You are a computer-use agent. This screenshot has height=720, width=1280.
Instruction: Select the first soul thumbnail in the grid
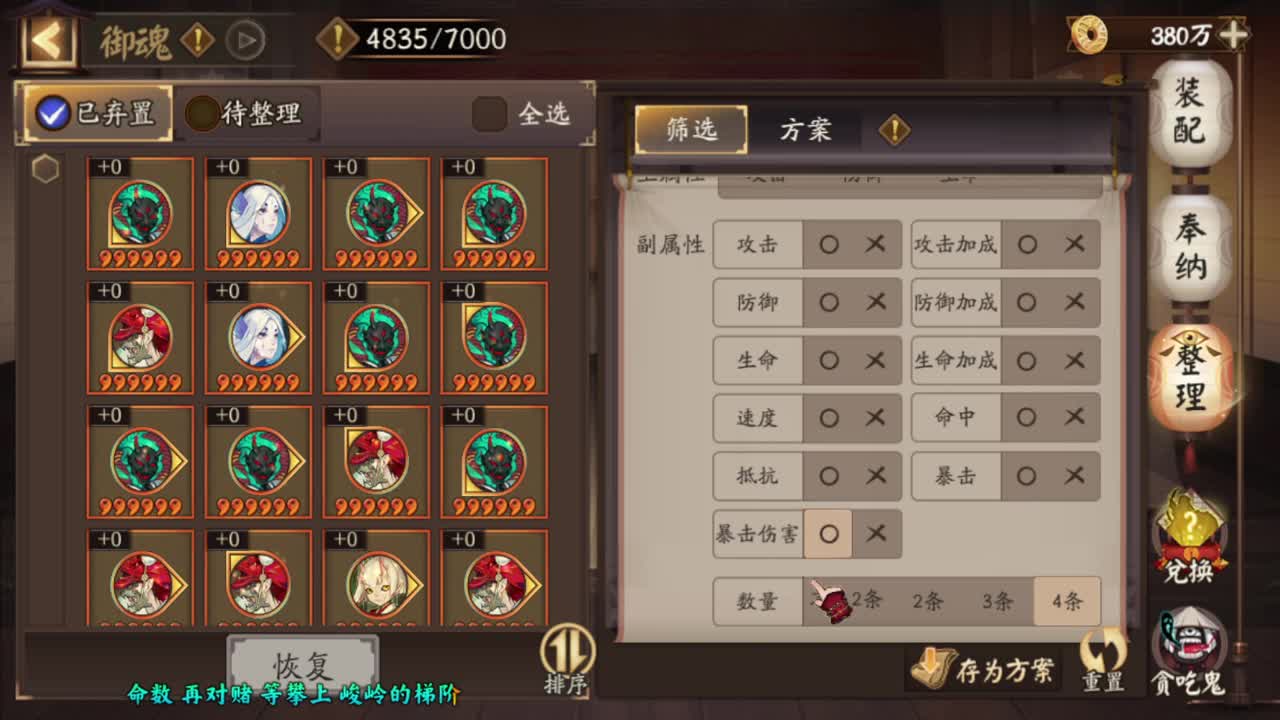click(140, 212)
